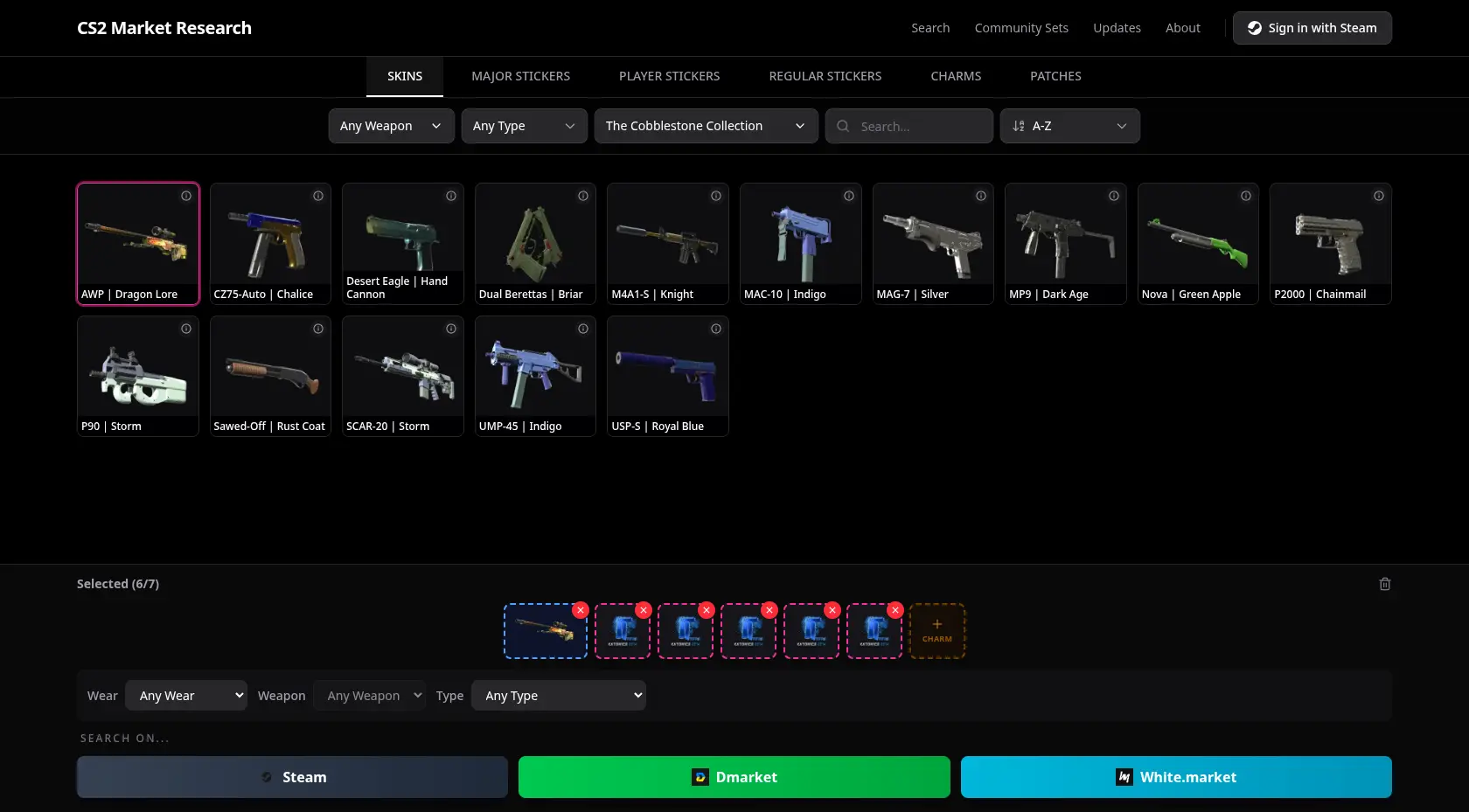
Task: Open the Cobblestone Collection dropdown
Action: coord(706,126)
